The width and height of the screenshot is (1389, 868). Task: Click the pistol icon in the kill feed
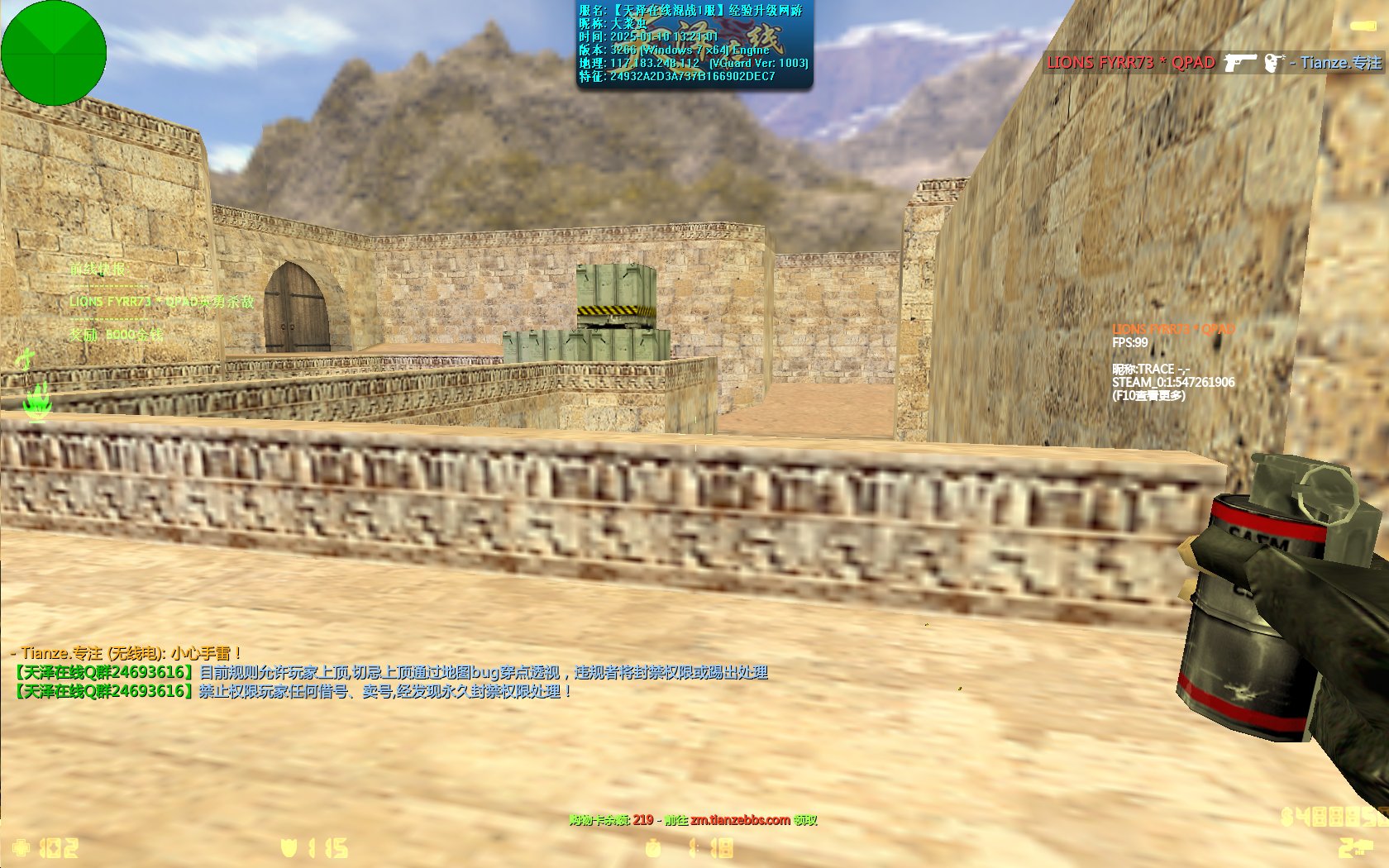click(x=1239, y=63)
